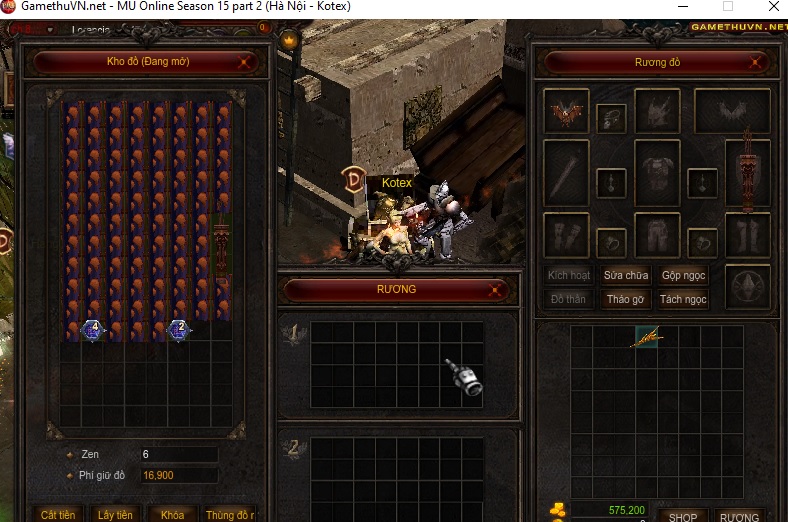This screenshot has height=522, width=788.
Task: Click the equipped red winged pet slot
Action: coord(566,112)
